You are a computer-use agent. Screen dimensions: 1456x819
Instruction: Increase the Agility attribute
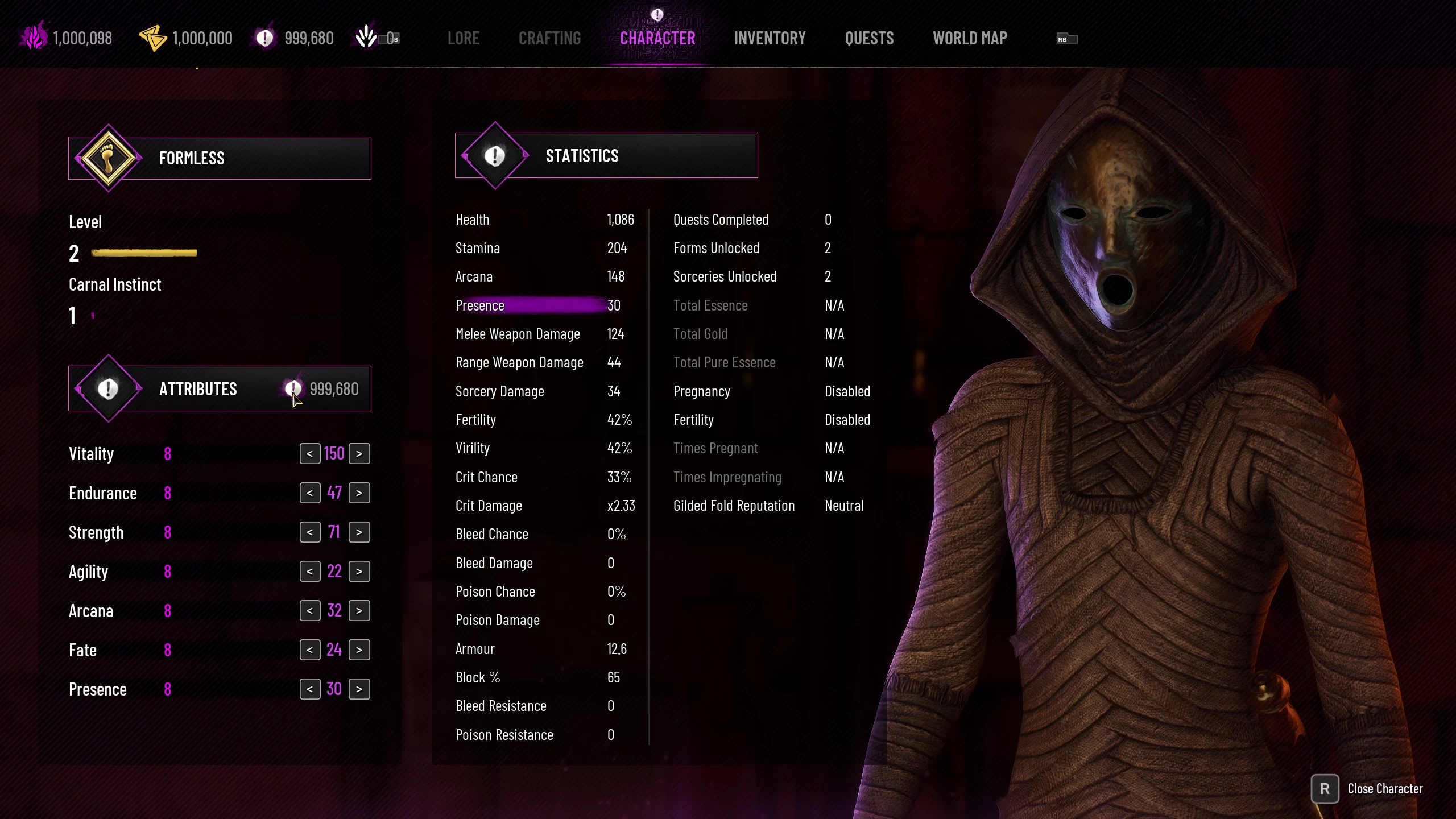coord(359,572)
